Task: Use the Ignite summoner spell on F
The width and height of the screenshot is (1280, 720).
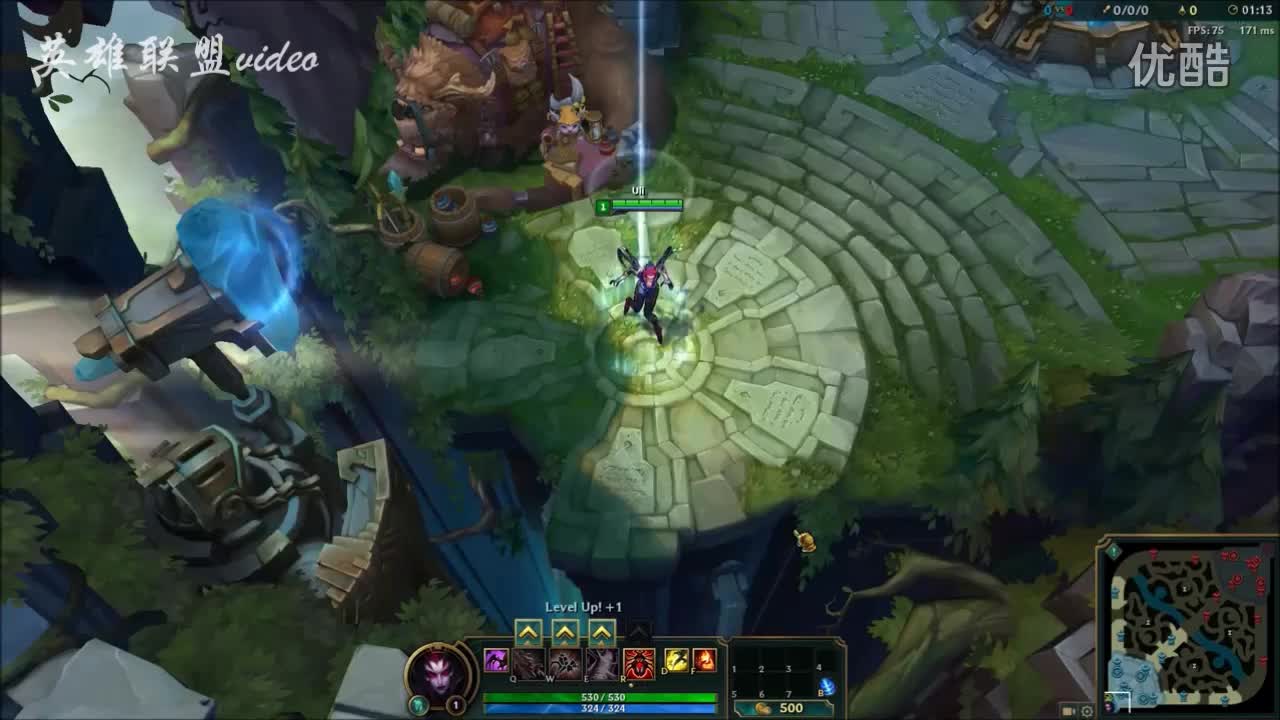Action: click(x=703, y=662)
